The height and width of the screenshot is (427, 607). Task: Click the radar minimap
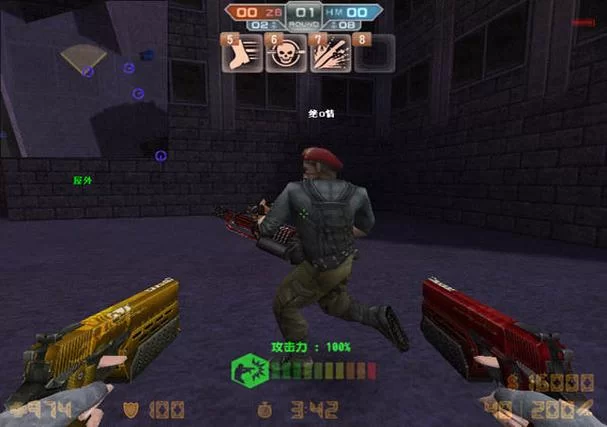tap(84, 81)
